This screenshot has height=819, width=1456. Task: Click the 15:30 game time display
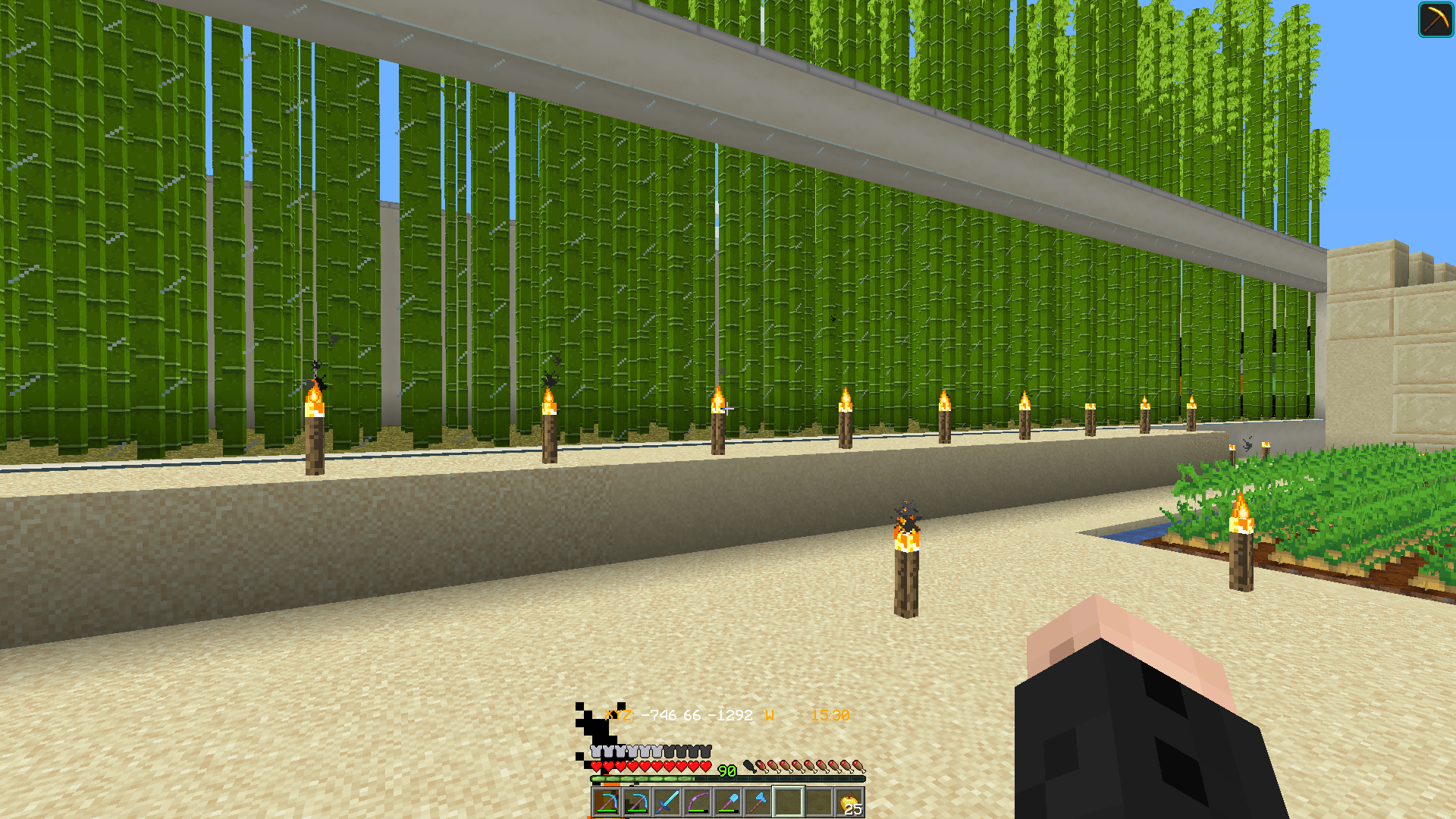(830, 714)
